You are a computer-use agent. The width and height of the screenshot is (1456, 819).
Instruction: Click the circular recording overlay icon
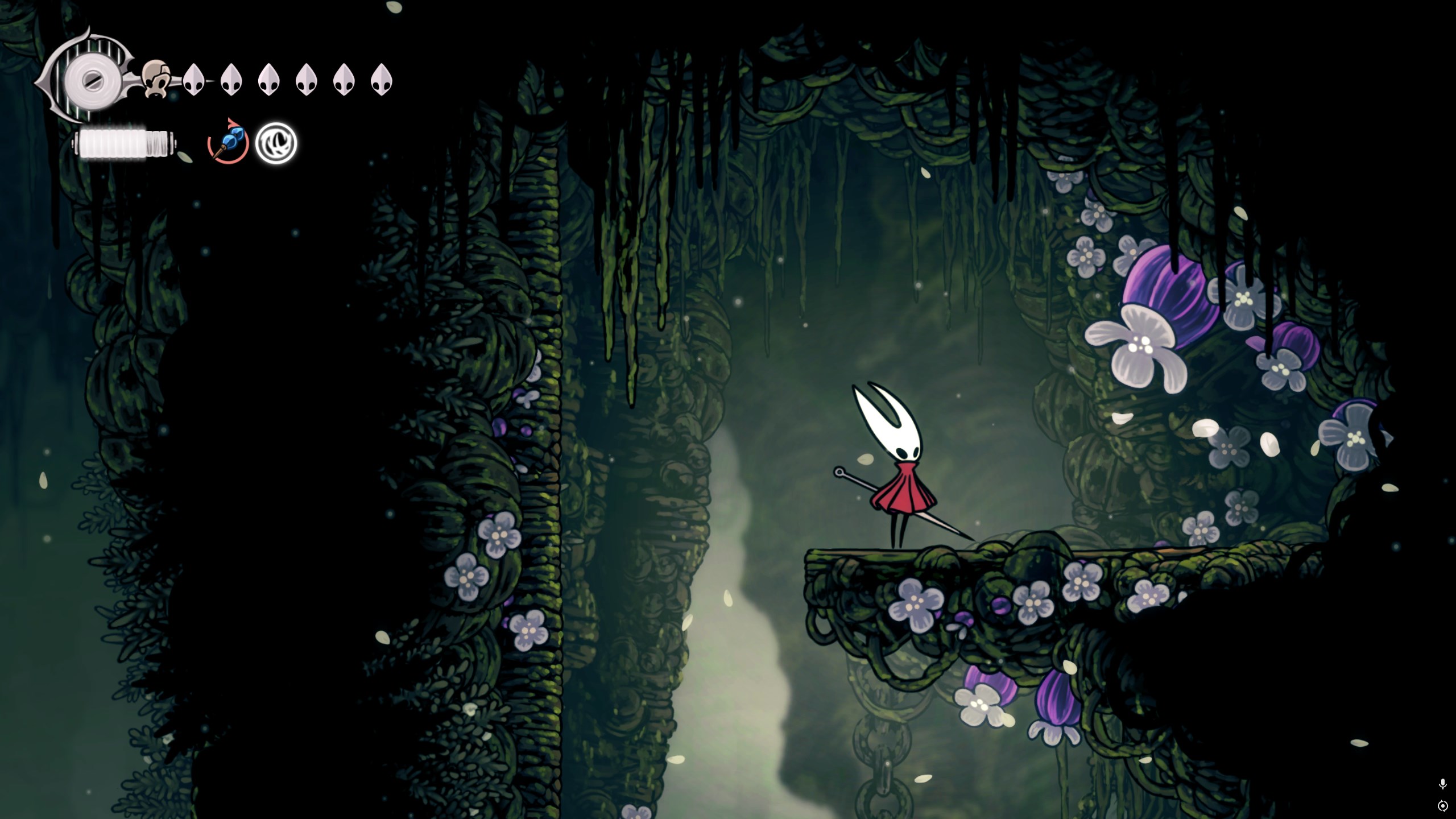tap(1442, 806)
